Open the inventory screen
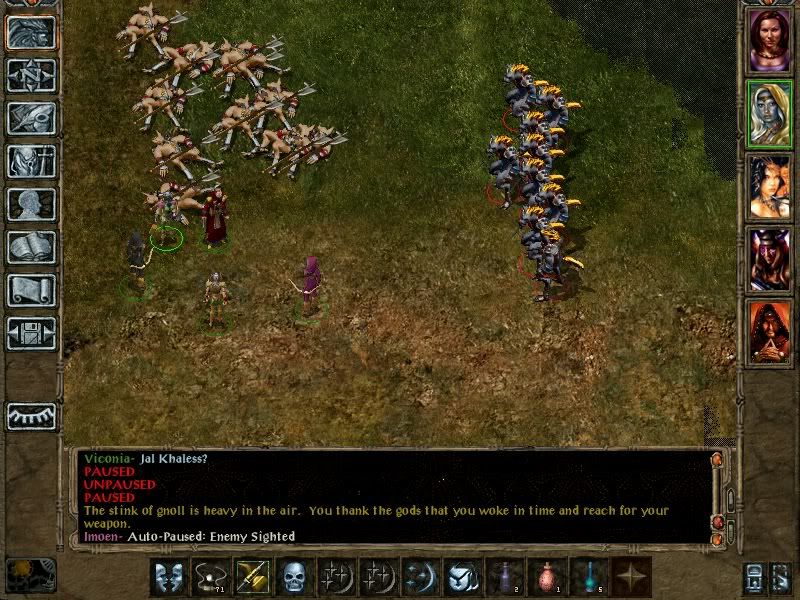Viewport: 800px width, 600px height. tap(31, 161)
